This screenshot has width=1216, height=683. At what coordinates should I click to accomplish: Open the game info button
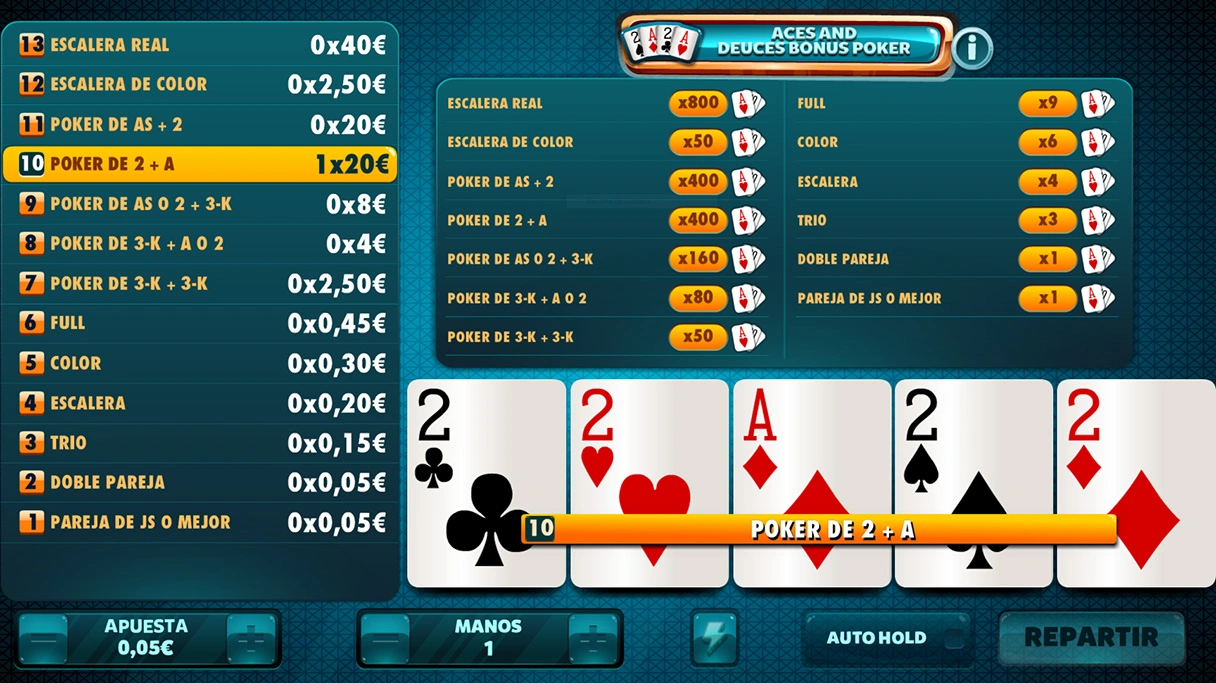click(972, 47)
